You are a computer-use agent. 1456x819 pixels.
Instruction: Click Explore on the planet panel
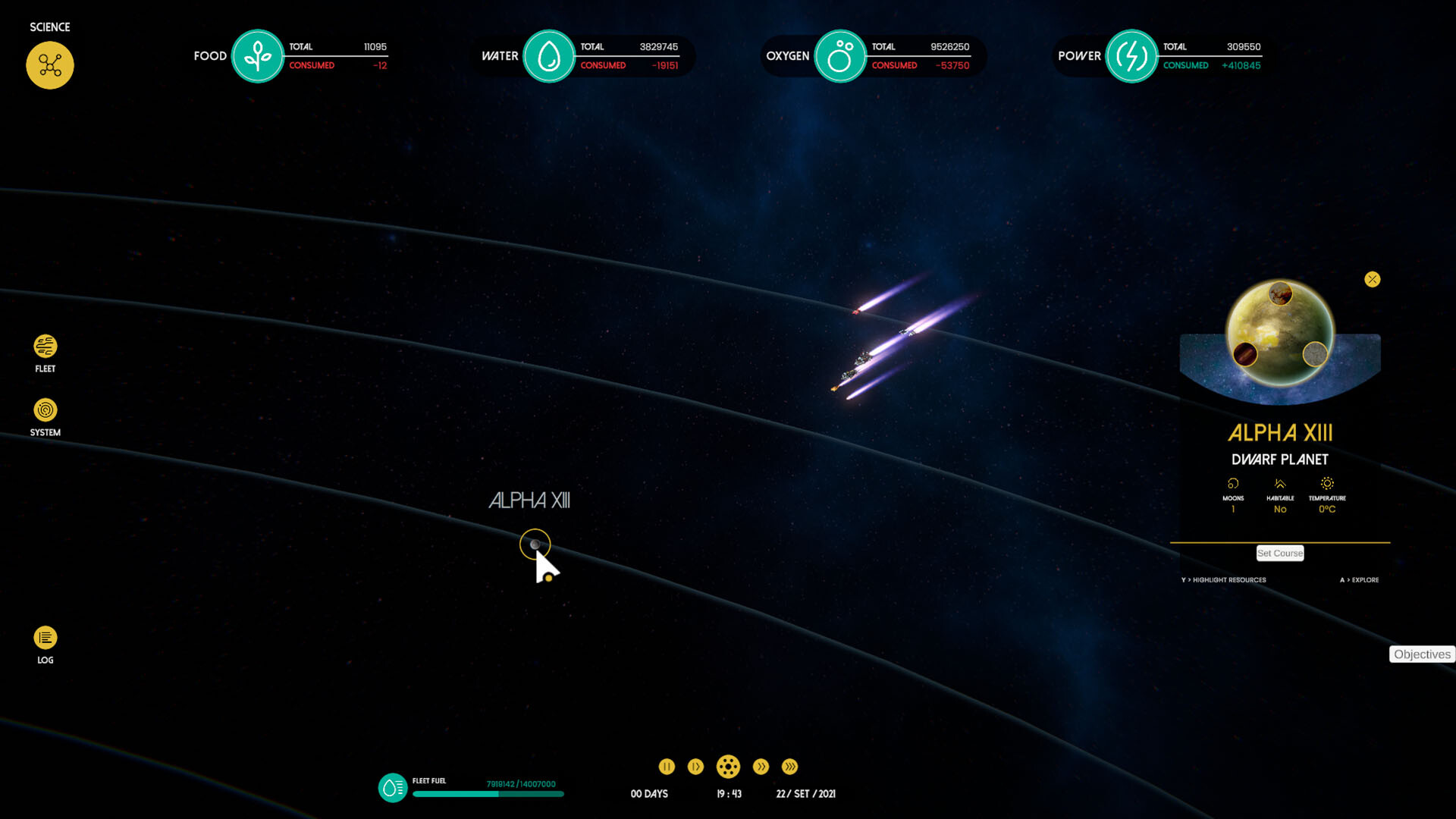click(1361, 579)
